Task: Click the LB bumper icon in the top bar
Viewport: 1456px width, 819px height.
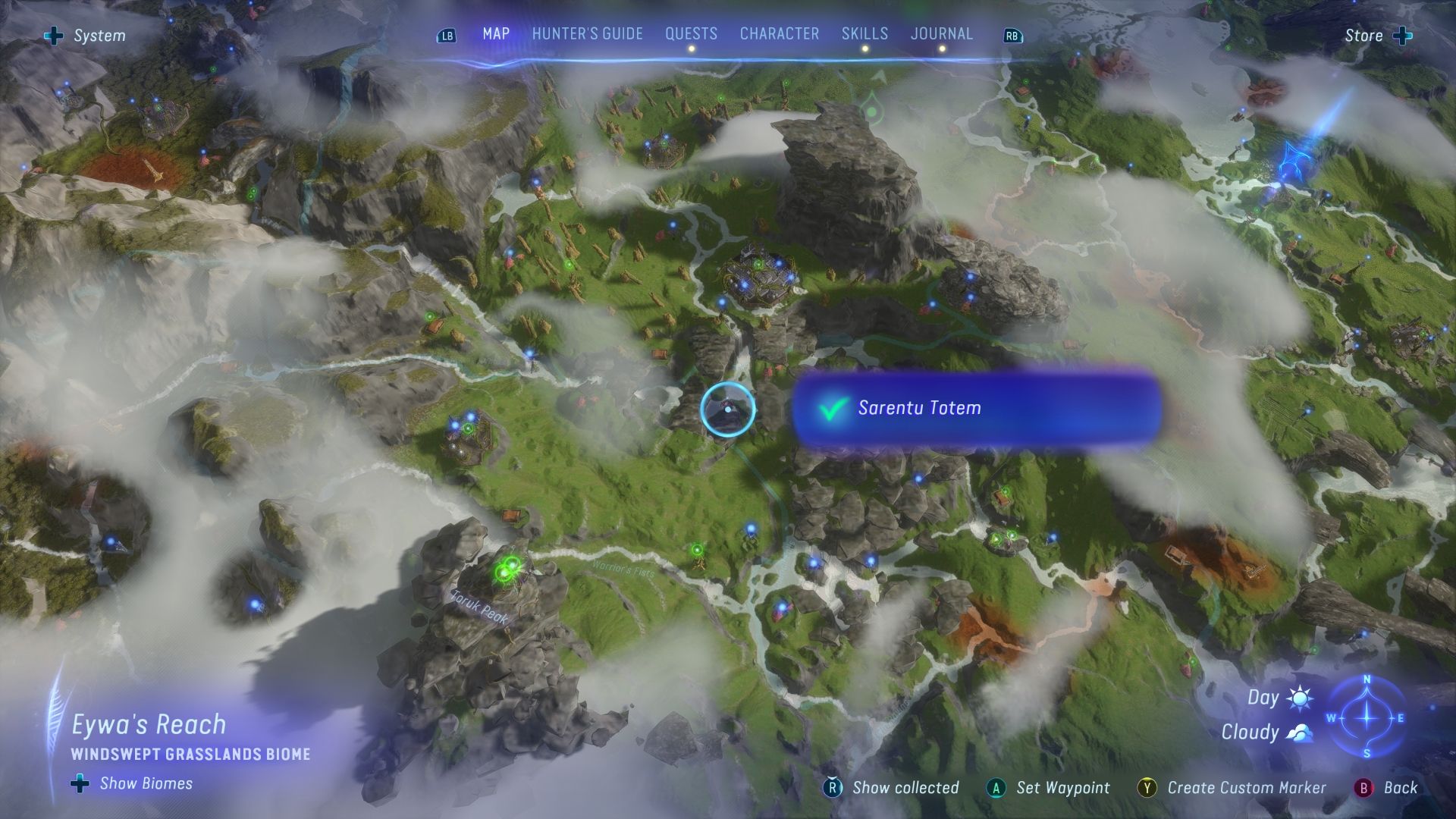Action: (x=447, y=35)
